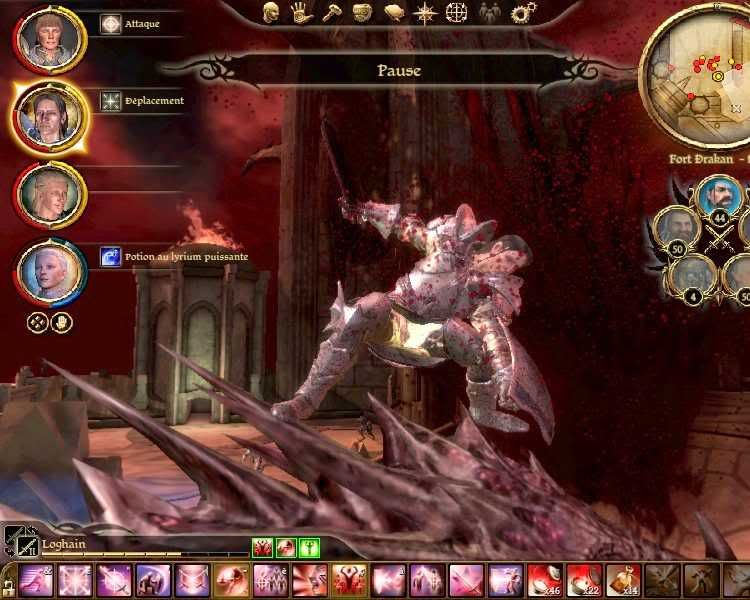This screenshot has height=600, width=750.
Task: Open game options gear icon
Action: [x=522, y=13]
